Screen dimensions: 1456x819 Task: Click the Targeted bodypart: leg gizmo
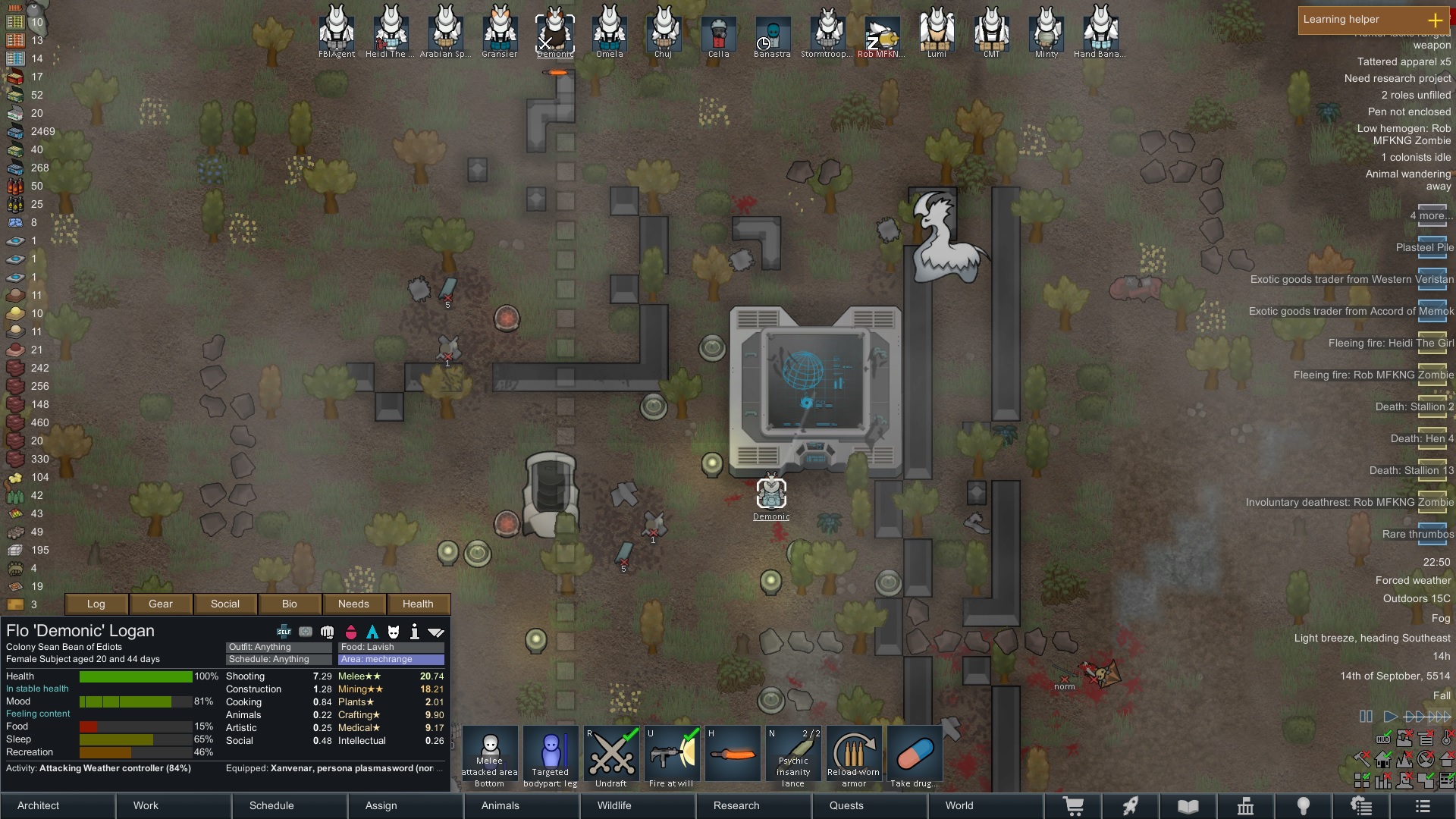[551, 754]
